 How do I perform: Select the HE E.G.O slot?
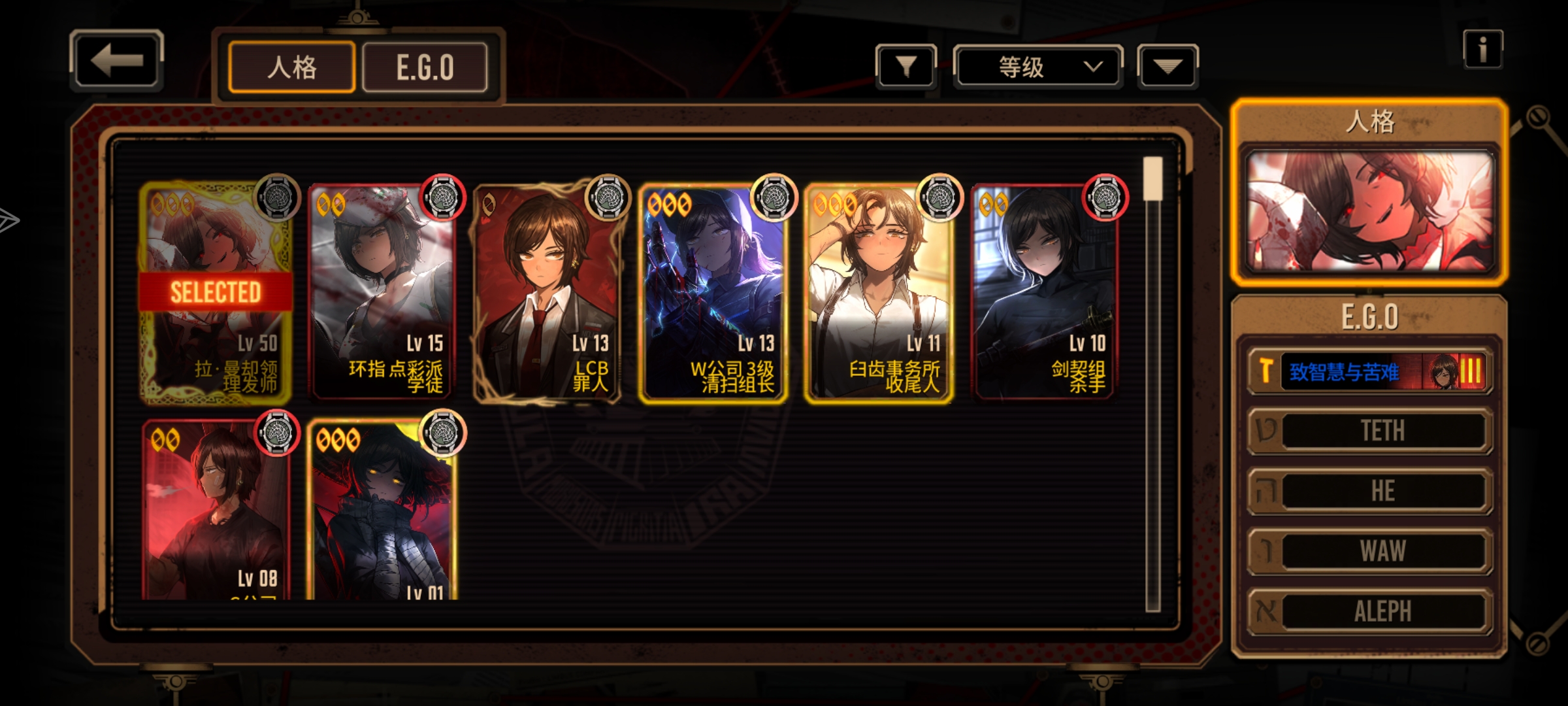pyautogui.click(x=1370, y=491)
